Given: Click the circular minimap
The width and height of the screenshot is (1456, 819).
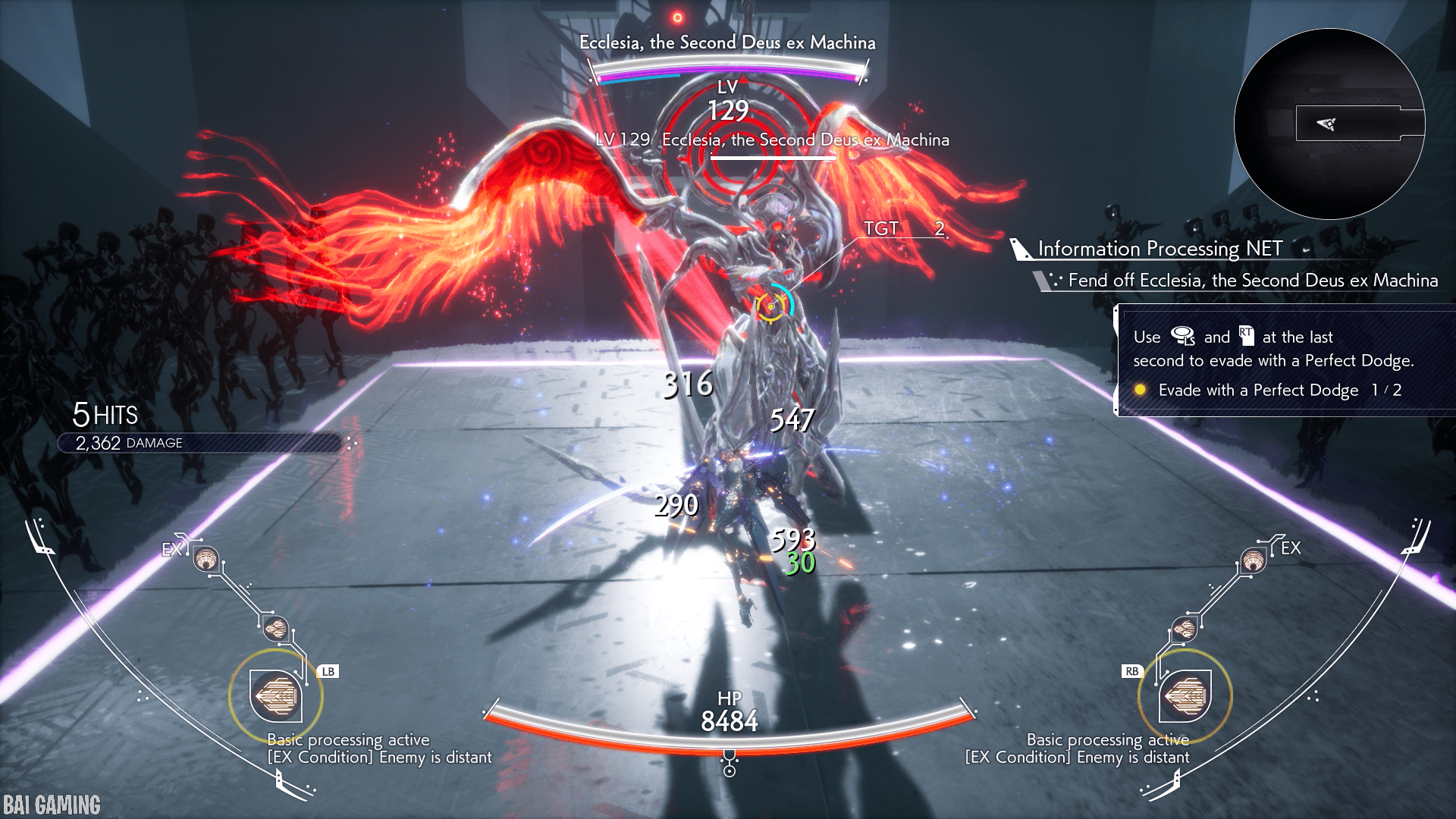Looking at the screenshot, I should (x=1329, y=124).
